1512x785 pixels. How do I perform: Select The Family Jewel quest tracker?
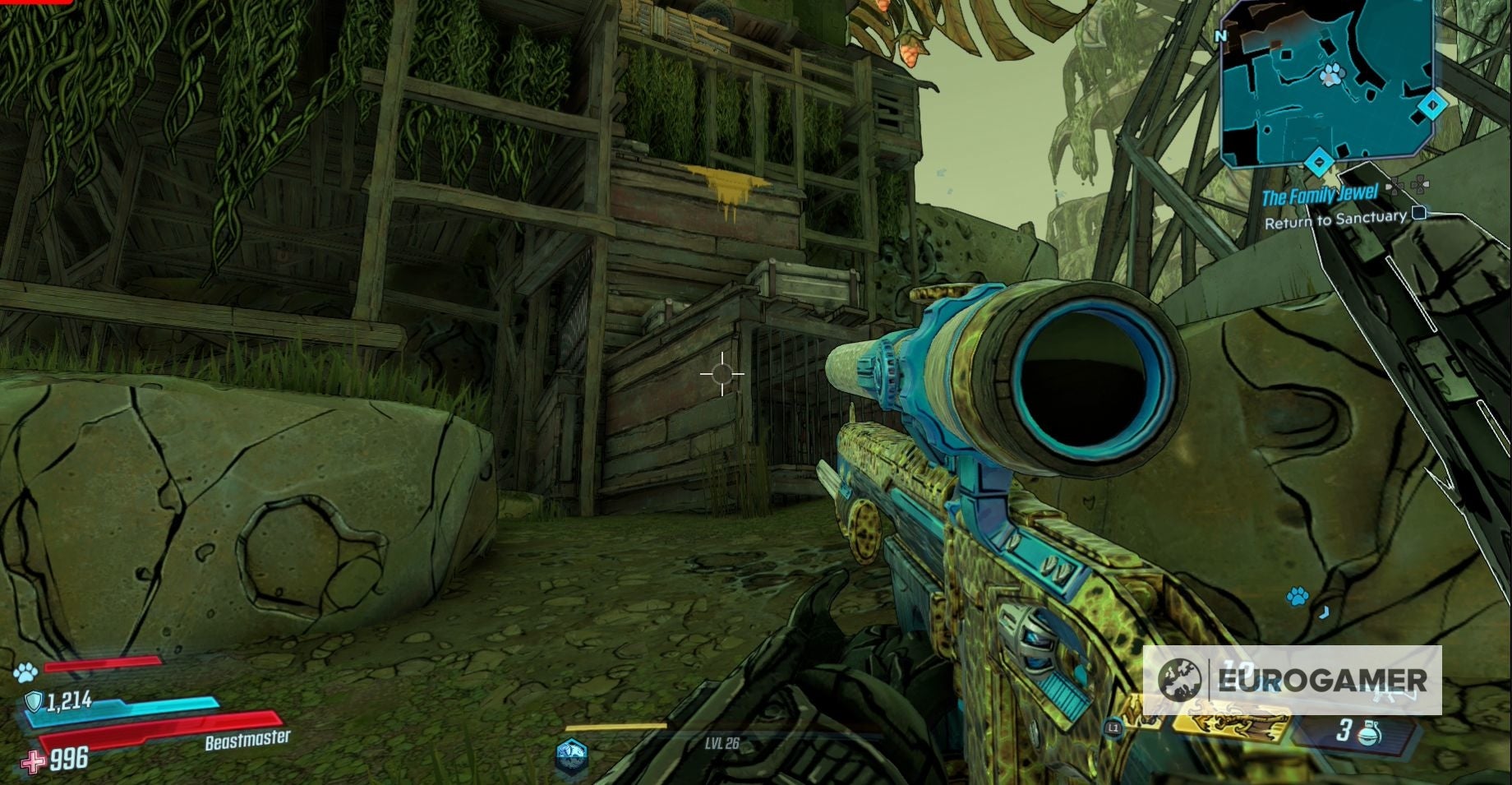click(1320, 196)
